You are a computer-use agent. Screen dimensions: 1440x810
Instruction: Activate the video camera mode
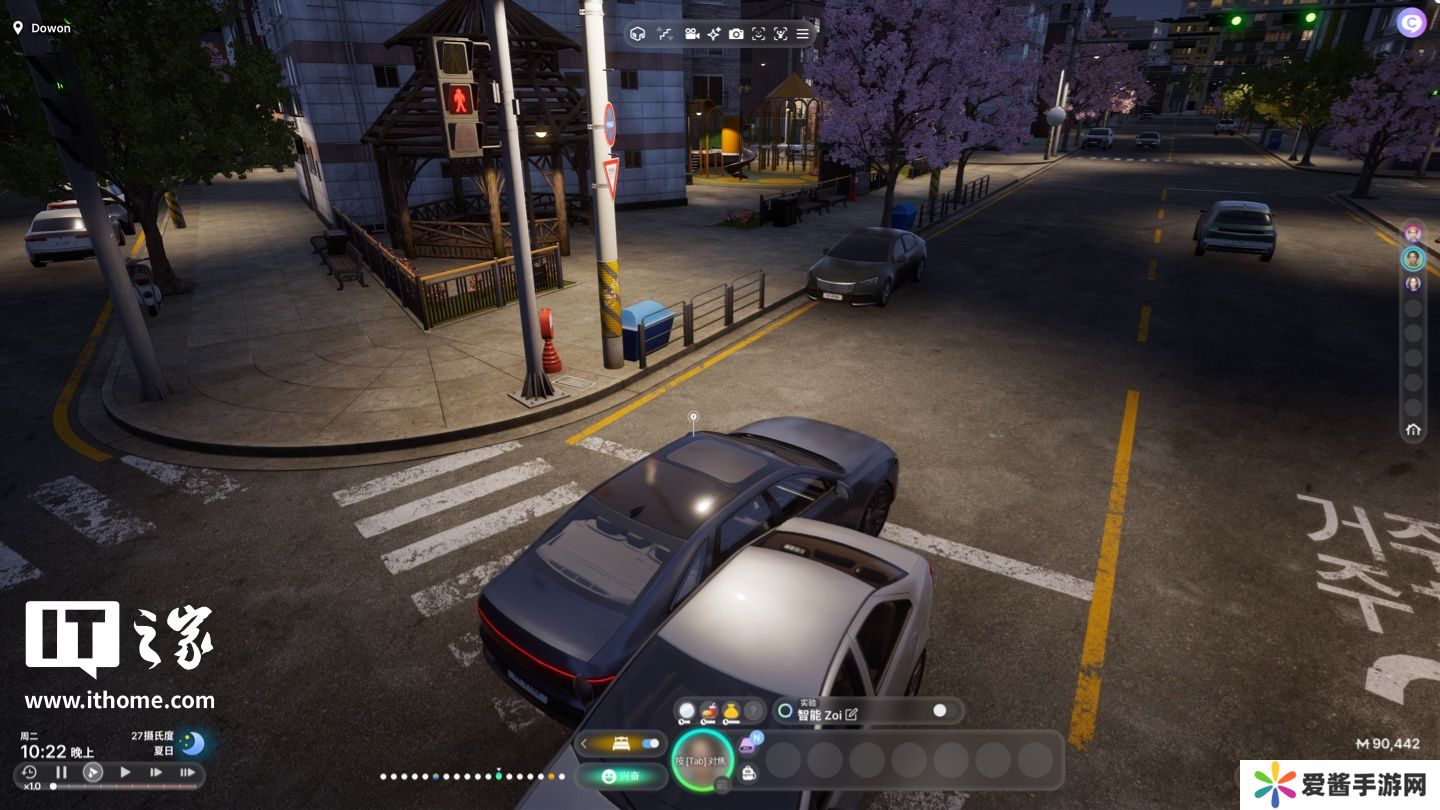click(x=691, y=34)
